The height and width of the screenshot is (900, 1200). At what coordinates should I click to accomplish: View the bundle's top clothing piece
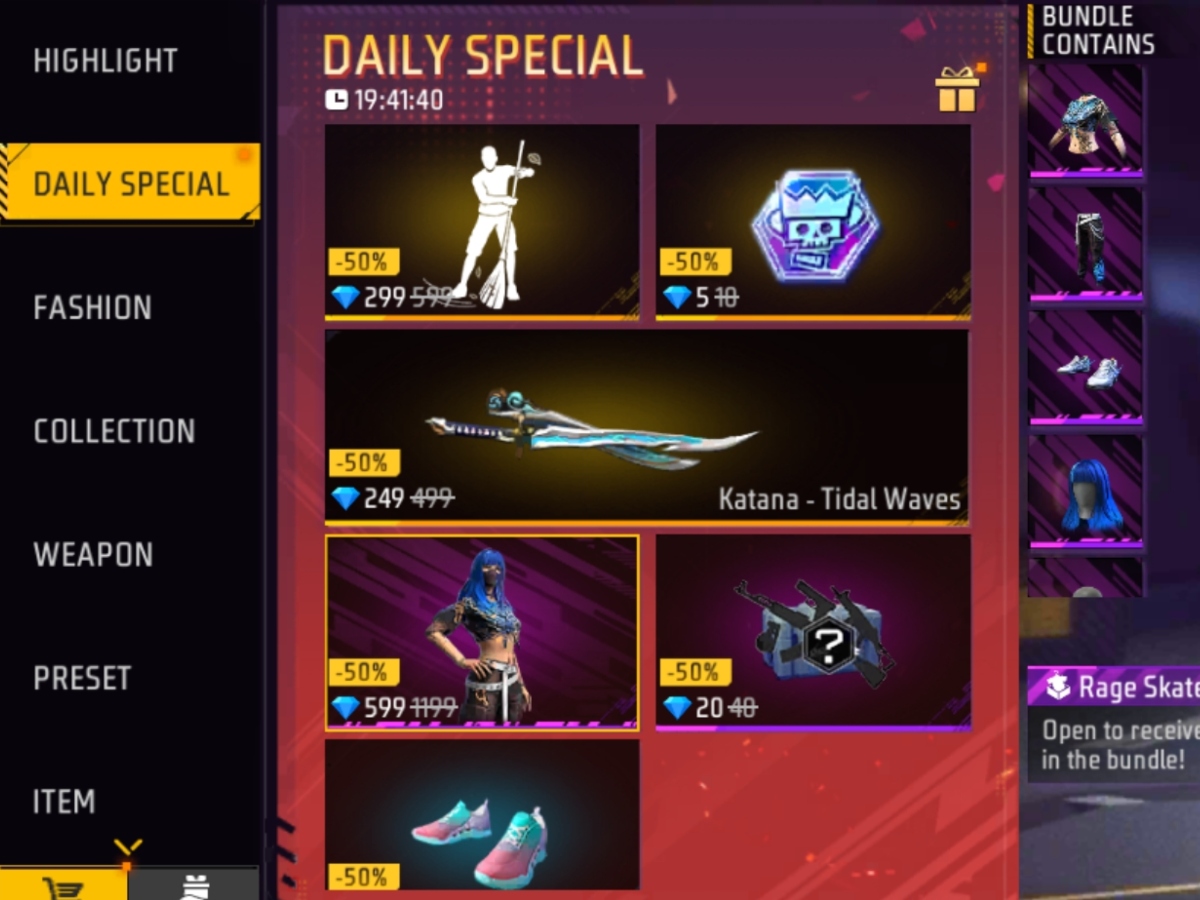coord(1086,121)
